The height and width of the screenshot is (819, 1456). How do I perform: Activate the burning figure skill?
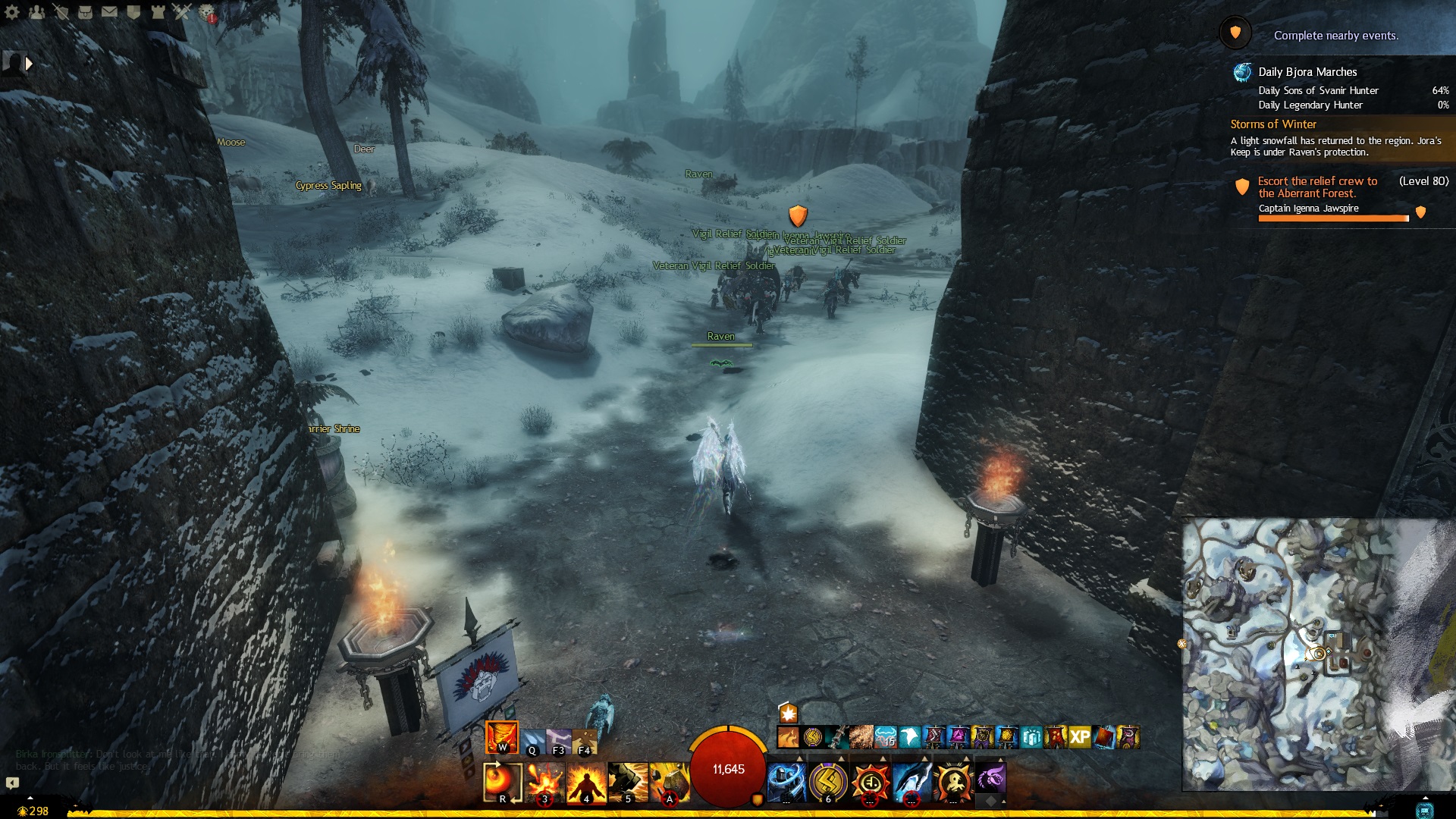(586, 782)
